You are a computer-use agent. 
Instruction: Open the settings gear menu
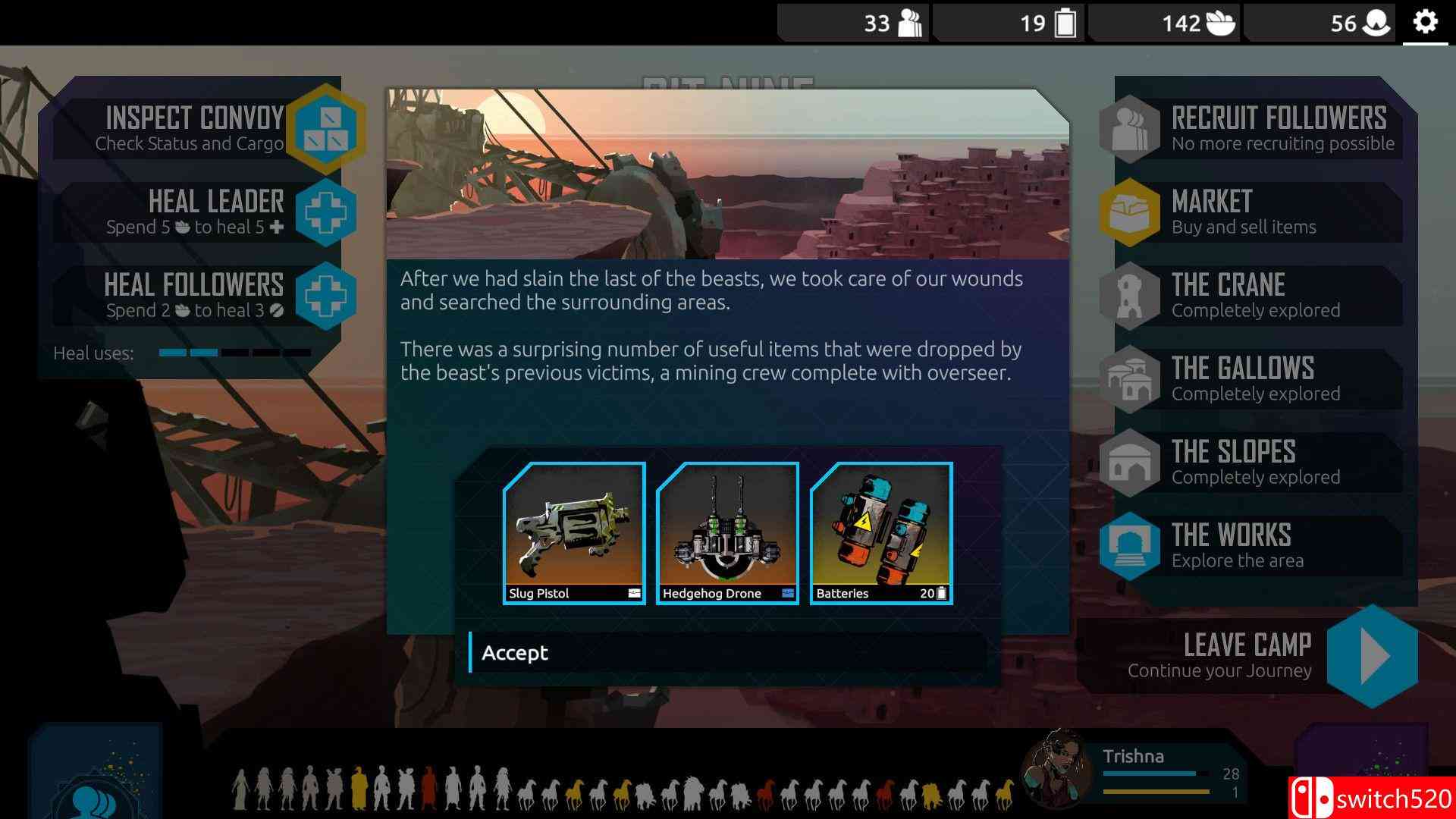pos(1426,22)
